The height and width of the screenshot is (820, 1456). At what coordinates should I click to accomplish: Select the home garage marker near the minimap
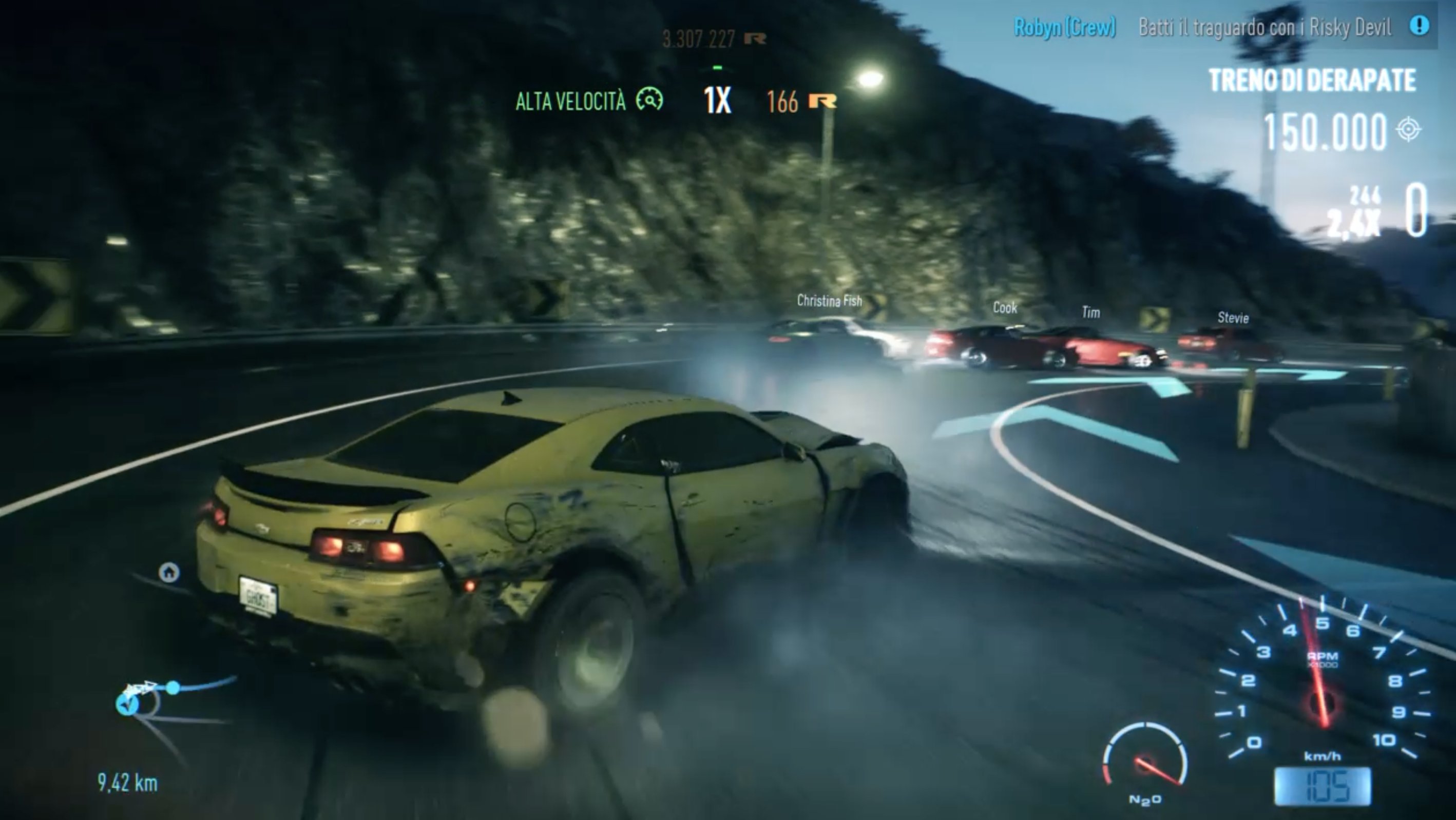pos(169,573)
